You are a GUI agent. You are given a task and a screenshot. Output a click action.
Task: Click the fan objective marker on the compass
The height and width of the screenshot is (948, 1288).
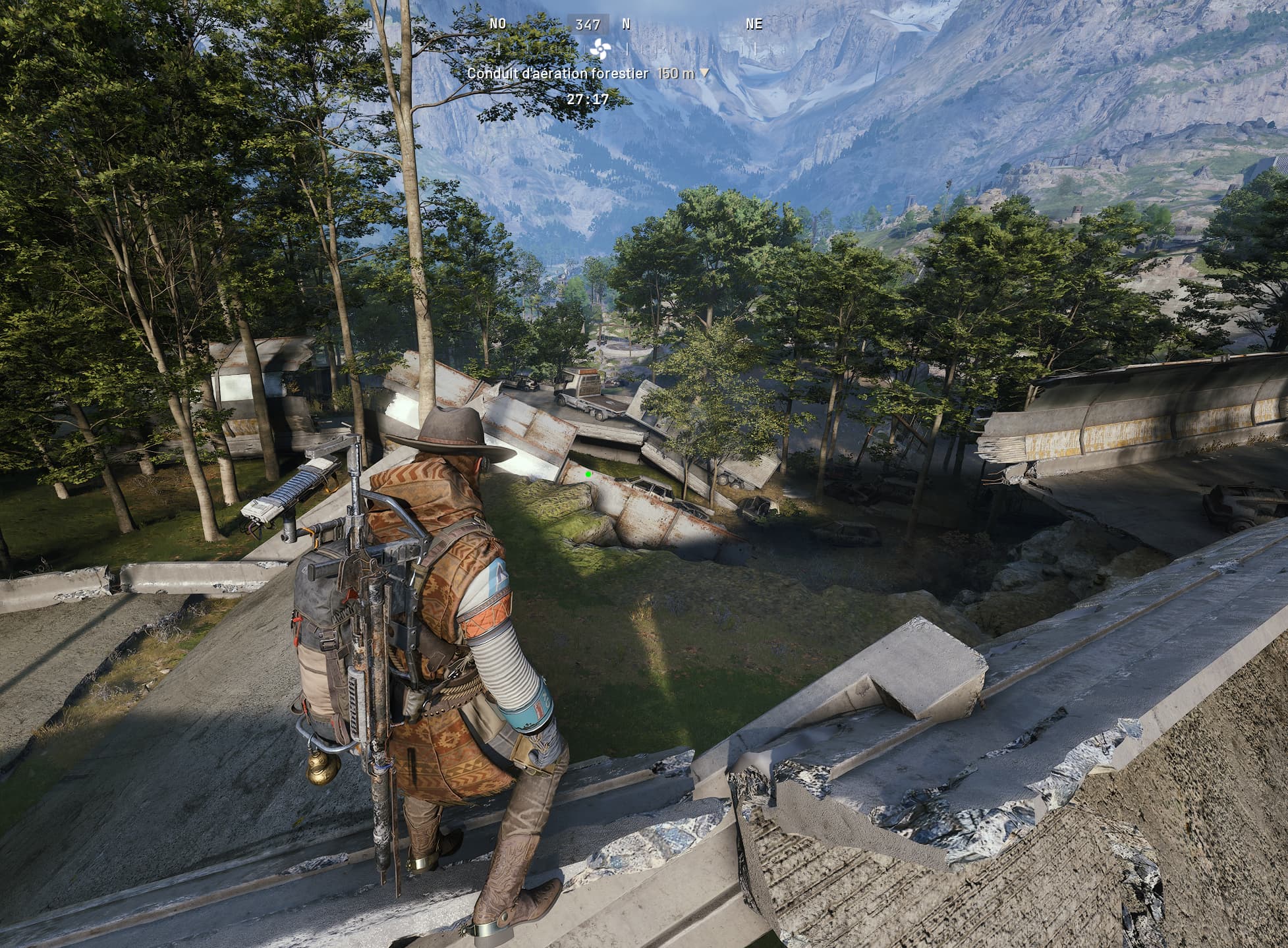[x=600, y=49]
